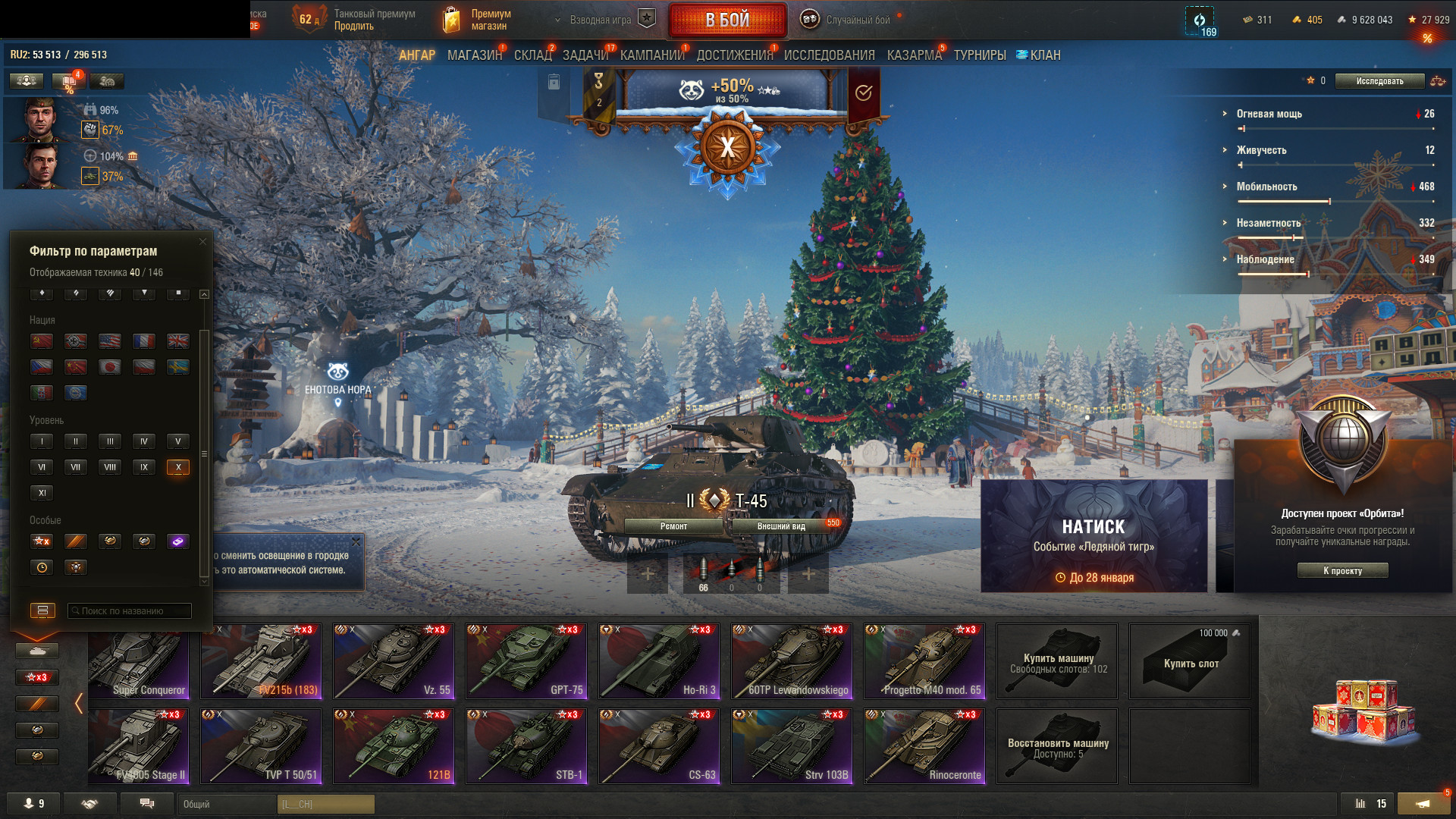This screenshot has width=1456, height=819.
Task: Open the Натиск Ледяной тигр event banner
Action: (1094, 536)
